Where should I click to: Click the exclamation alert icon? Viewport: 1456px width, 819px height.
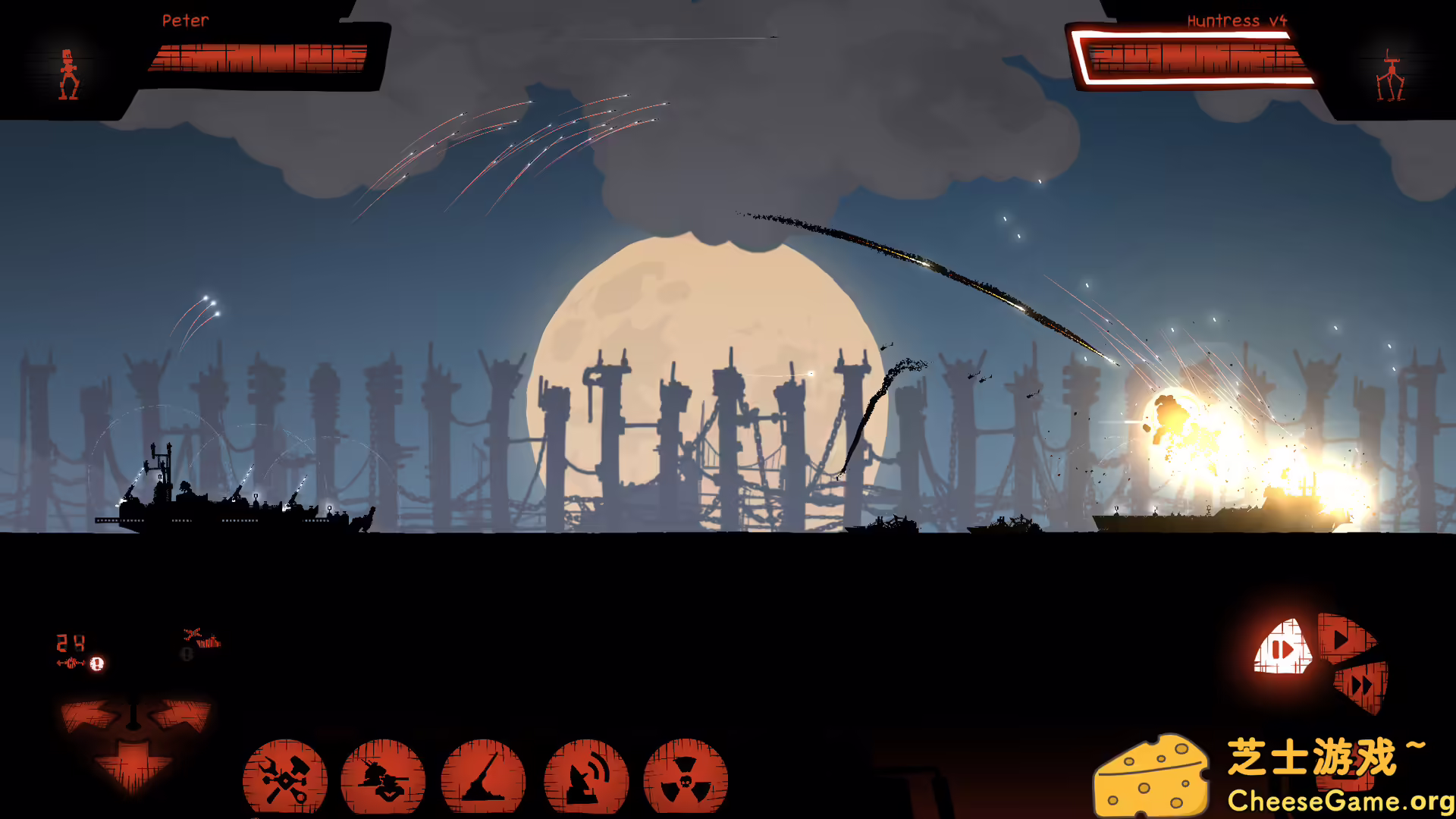pyautogui.click(x=97, y=664)
